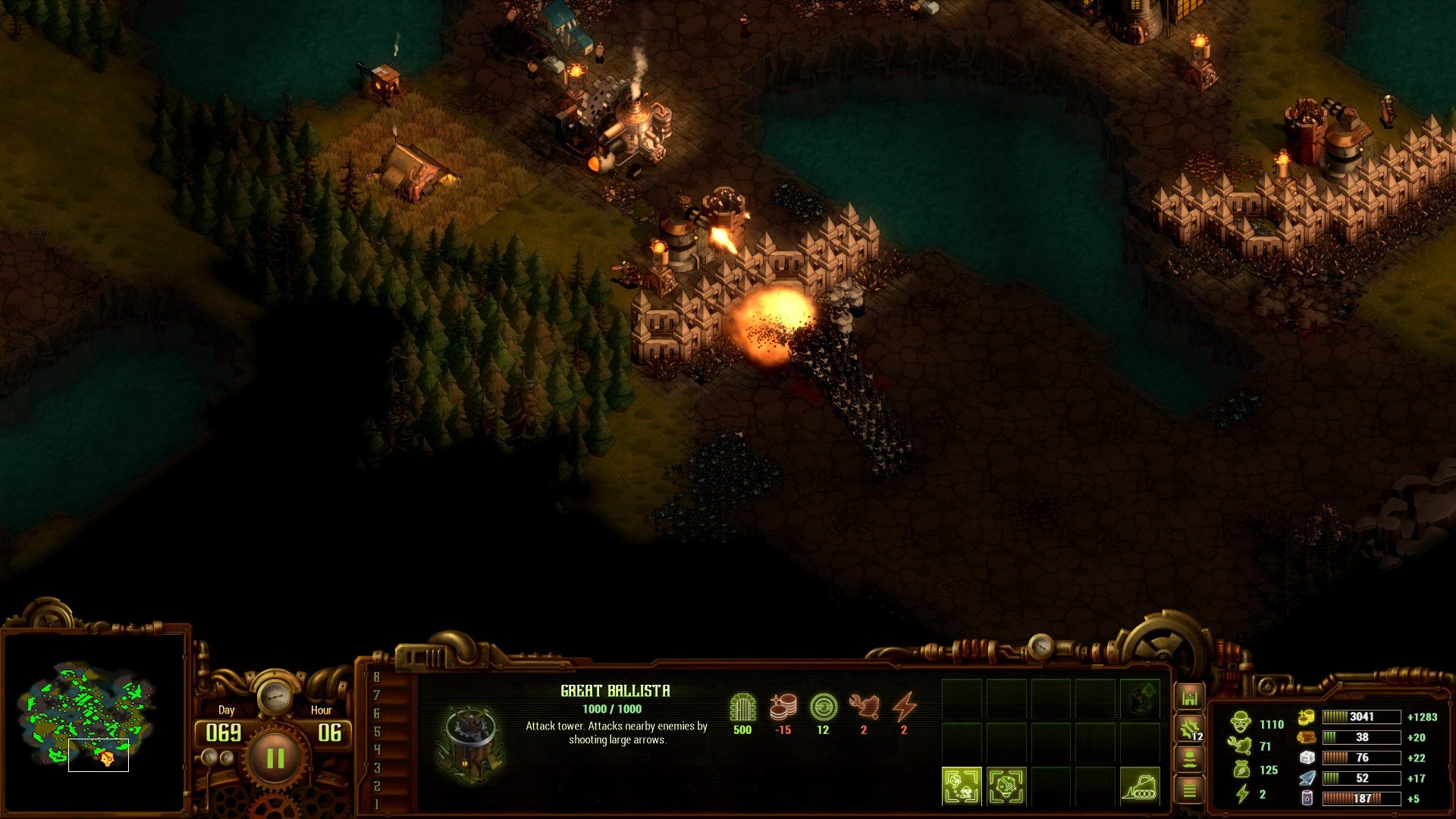Open the gears button showing 12
The image size is (1456, 819).
point(1189,730)
